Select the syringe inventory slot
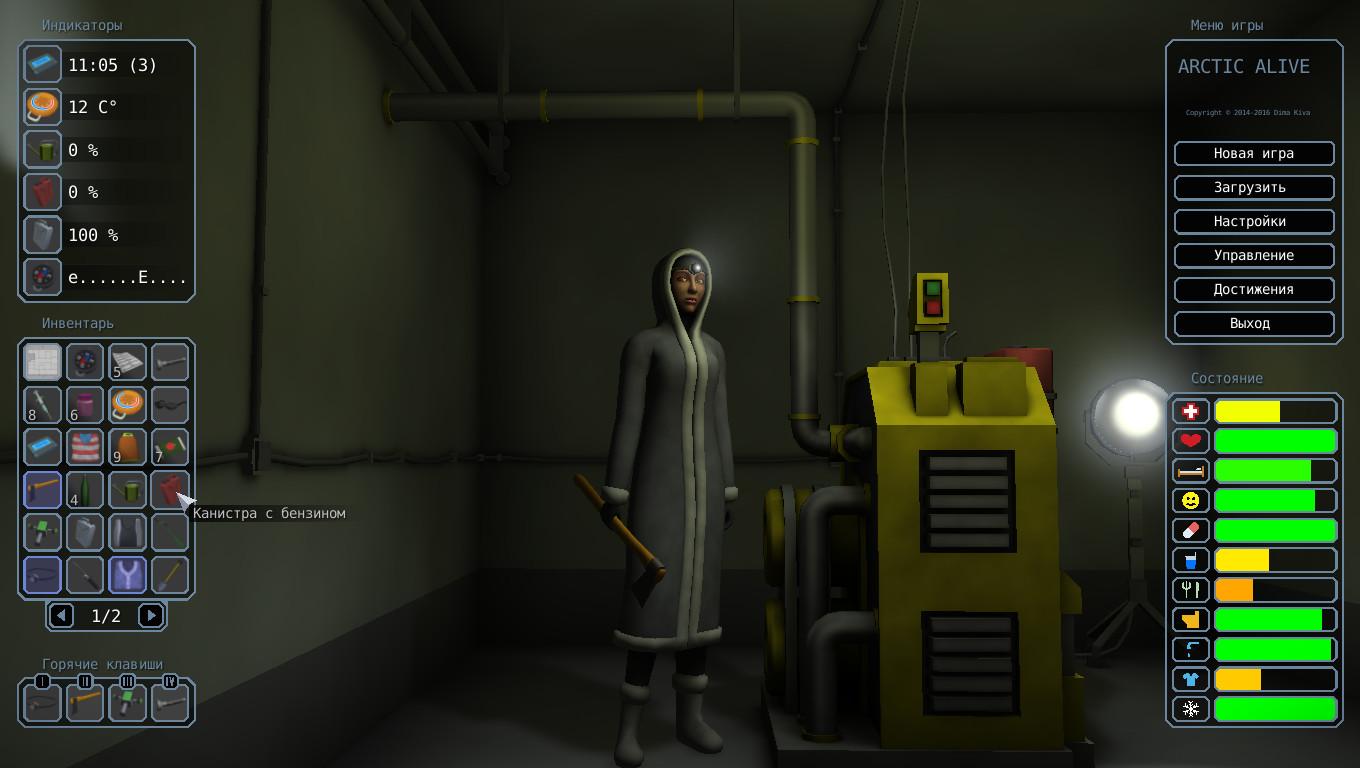Viewport: 1360px width, 768px height. pyautogui.click(x=42, y=404)
